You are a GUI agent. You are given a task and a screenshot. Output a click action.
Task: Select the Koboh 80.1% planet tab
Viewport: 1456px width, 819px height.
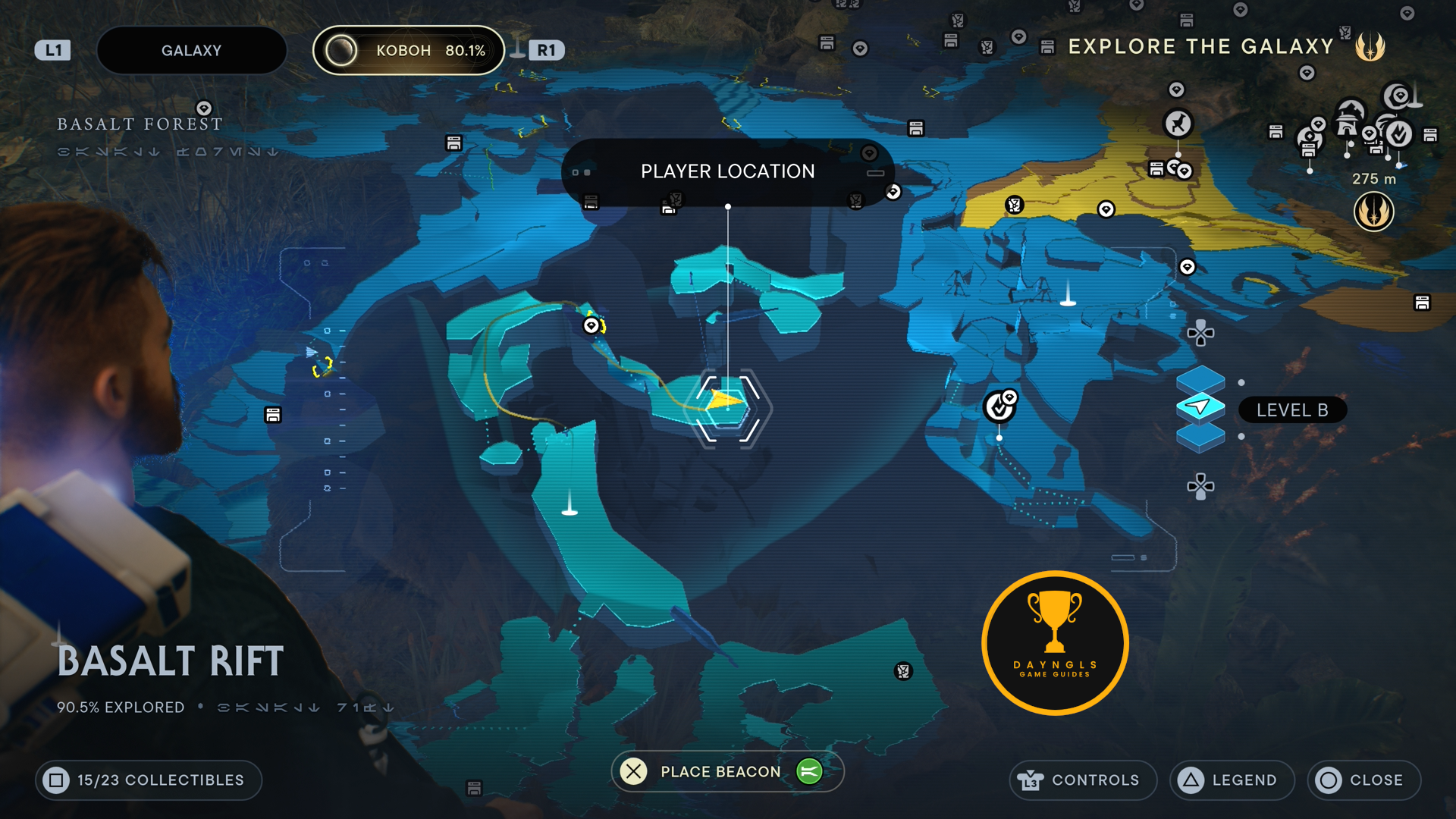click(x=409, y=51)
